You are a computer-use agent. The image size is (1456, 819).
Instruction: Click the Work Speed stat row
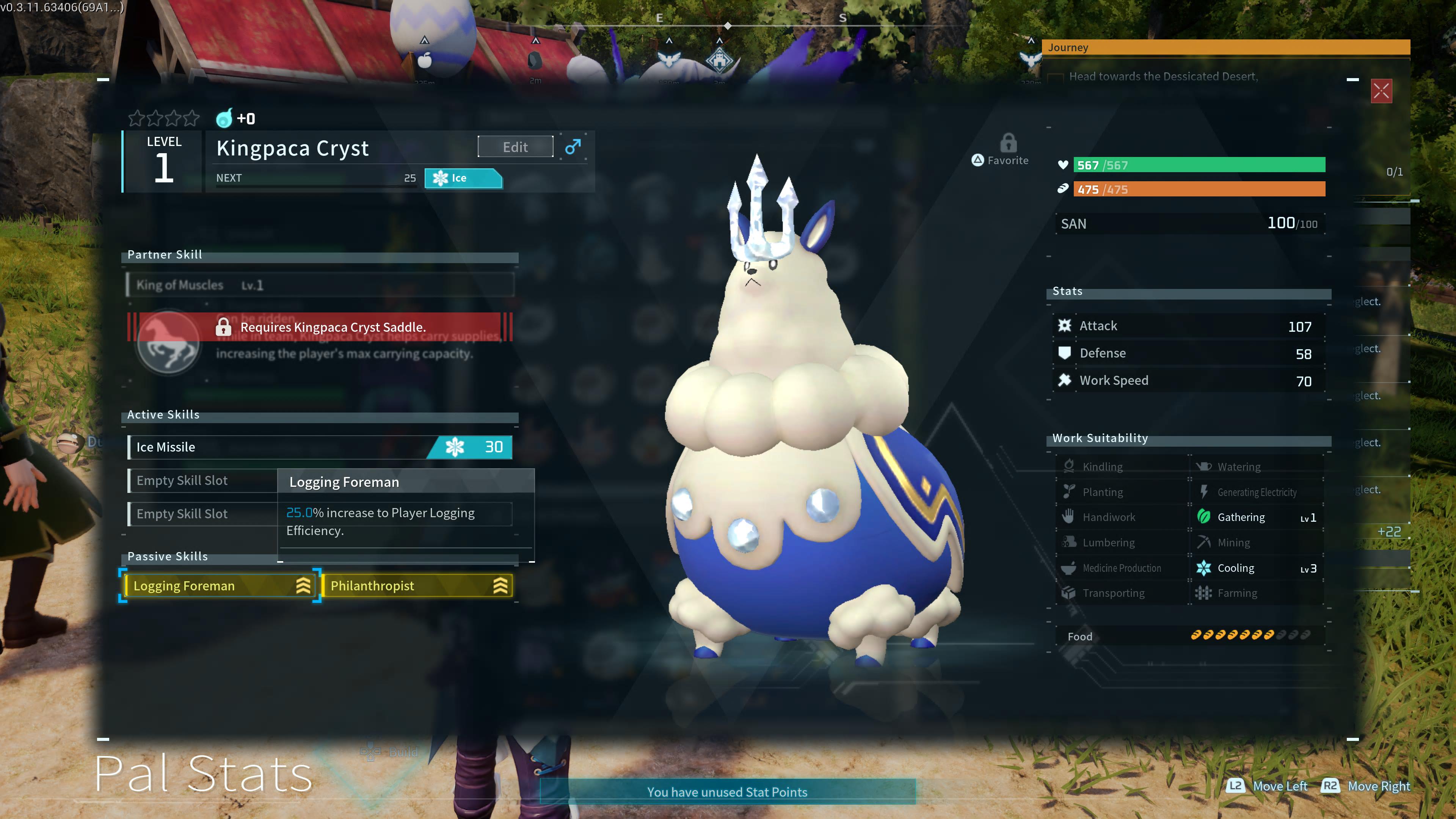click(1189, 380)
